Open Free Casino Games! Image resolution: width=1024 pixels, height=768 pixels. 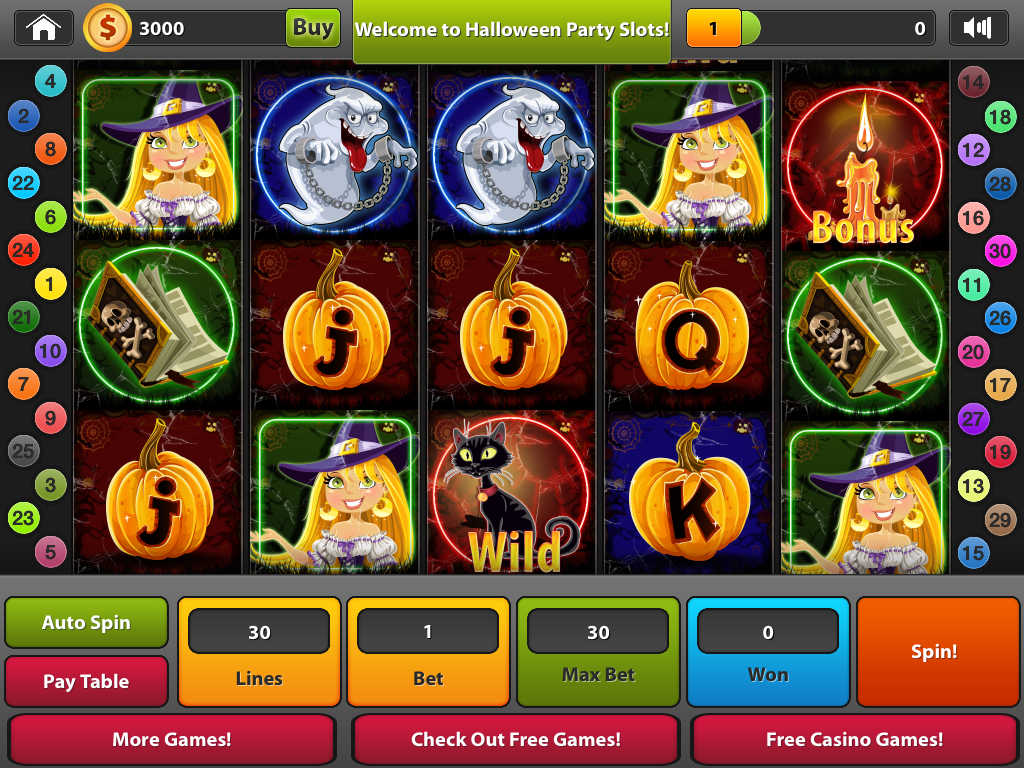(854, 740)
